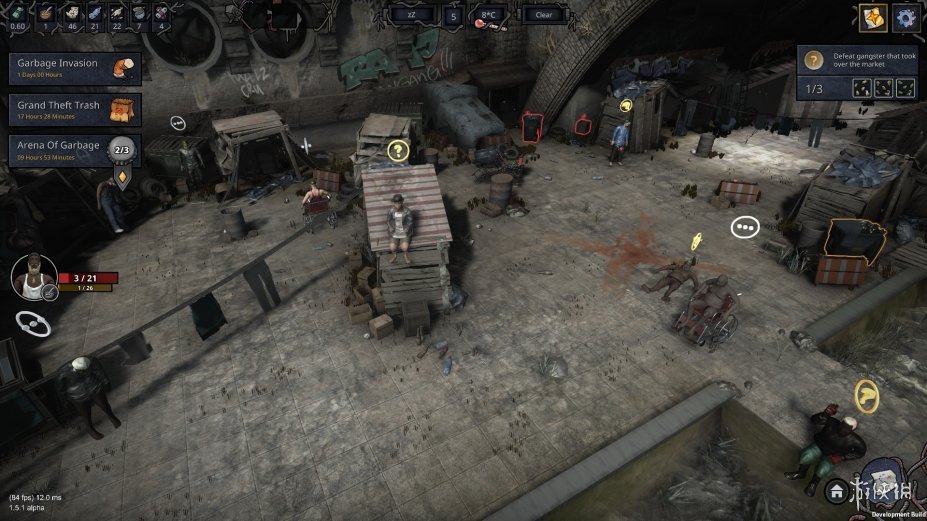Click the 8°C temperature indicator

click(x=488, y=16)
